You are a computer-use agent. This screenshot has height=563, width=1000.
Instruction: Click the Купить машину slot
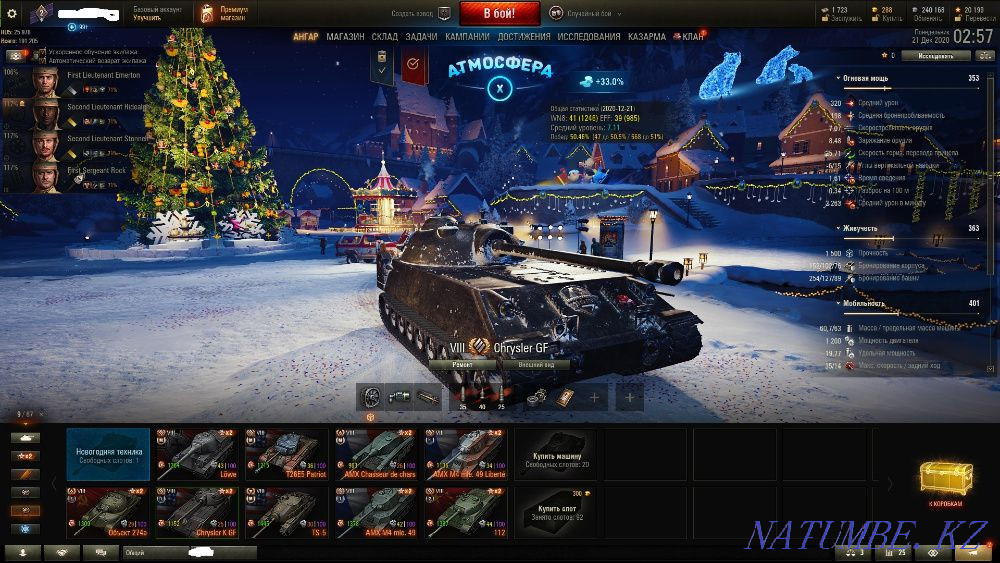tap(554, 453)
